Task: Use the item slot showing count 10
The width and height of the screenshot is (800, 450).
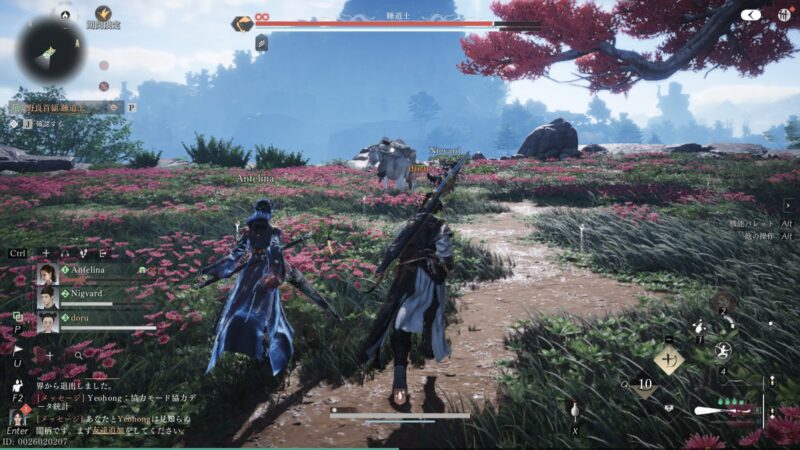Action: [644, 383]
